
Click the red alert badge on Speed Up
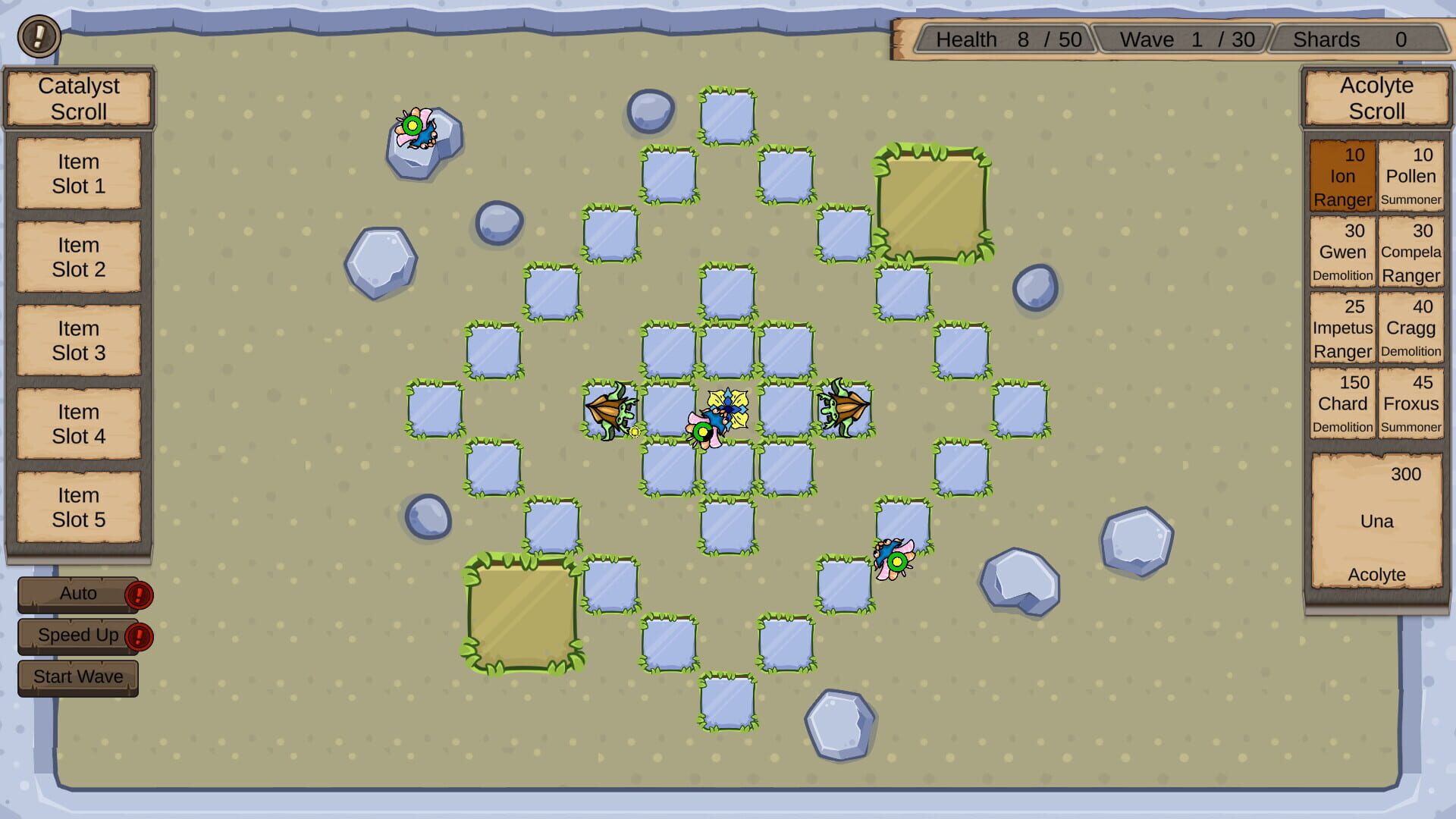tap(139, 637)
